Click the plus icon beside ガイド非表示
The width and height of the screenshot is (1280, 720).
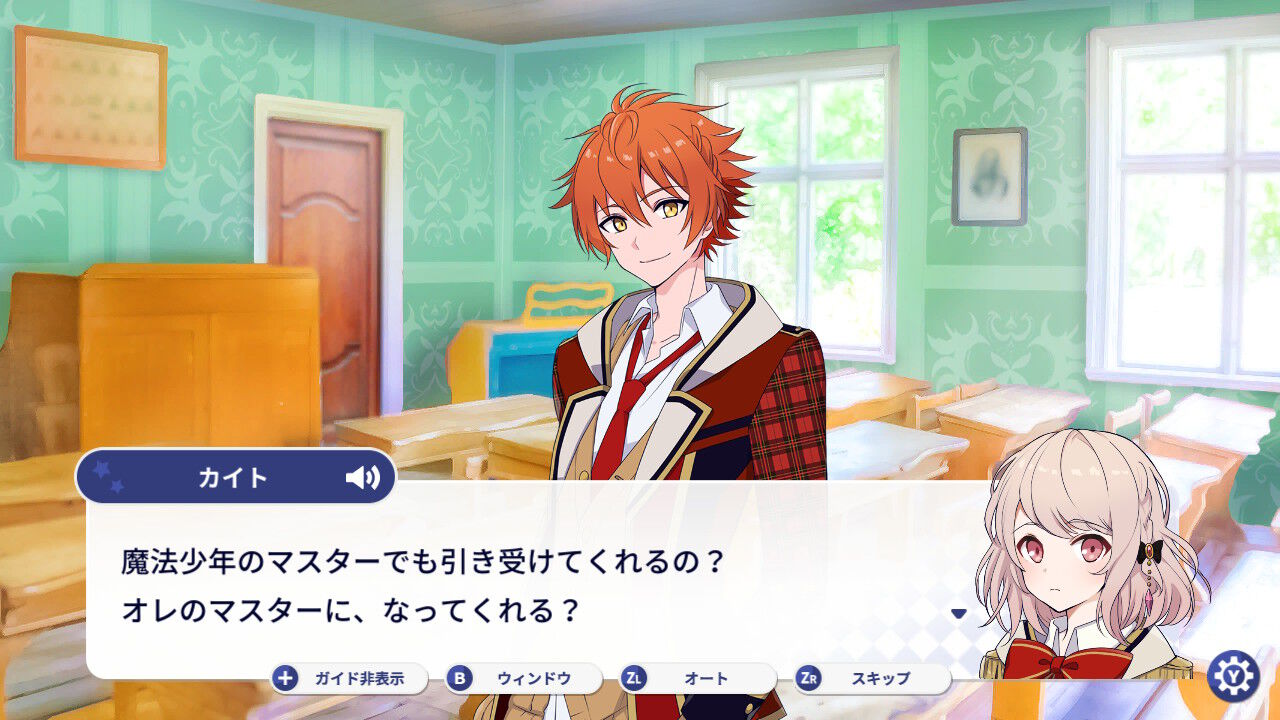point(285,676)
